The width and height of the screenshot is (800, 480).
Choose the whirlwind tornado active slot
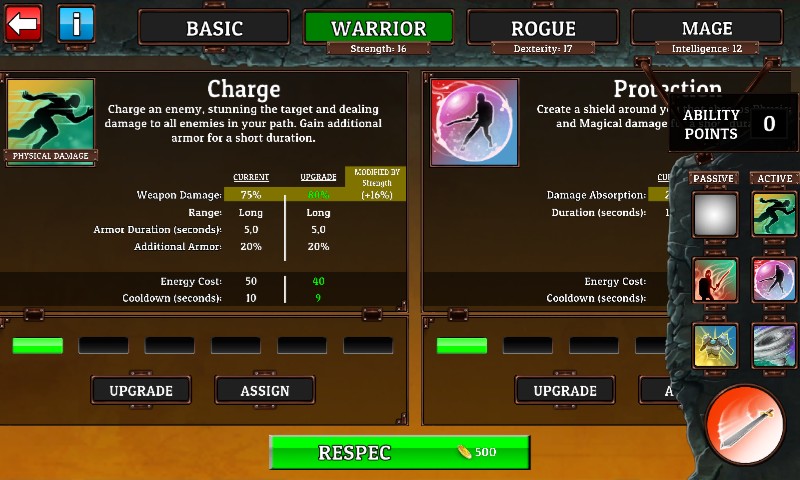[774, 345]
